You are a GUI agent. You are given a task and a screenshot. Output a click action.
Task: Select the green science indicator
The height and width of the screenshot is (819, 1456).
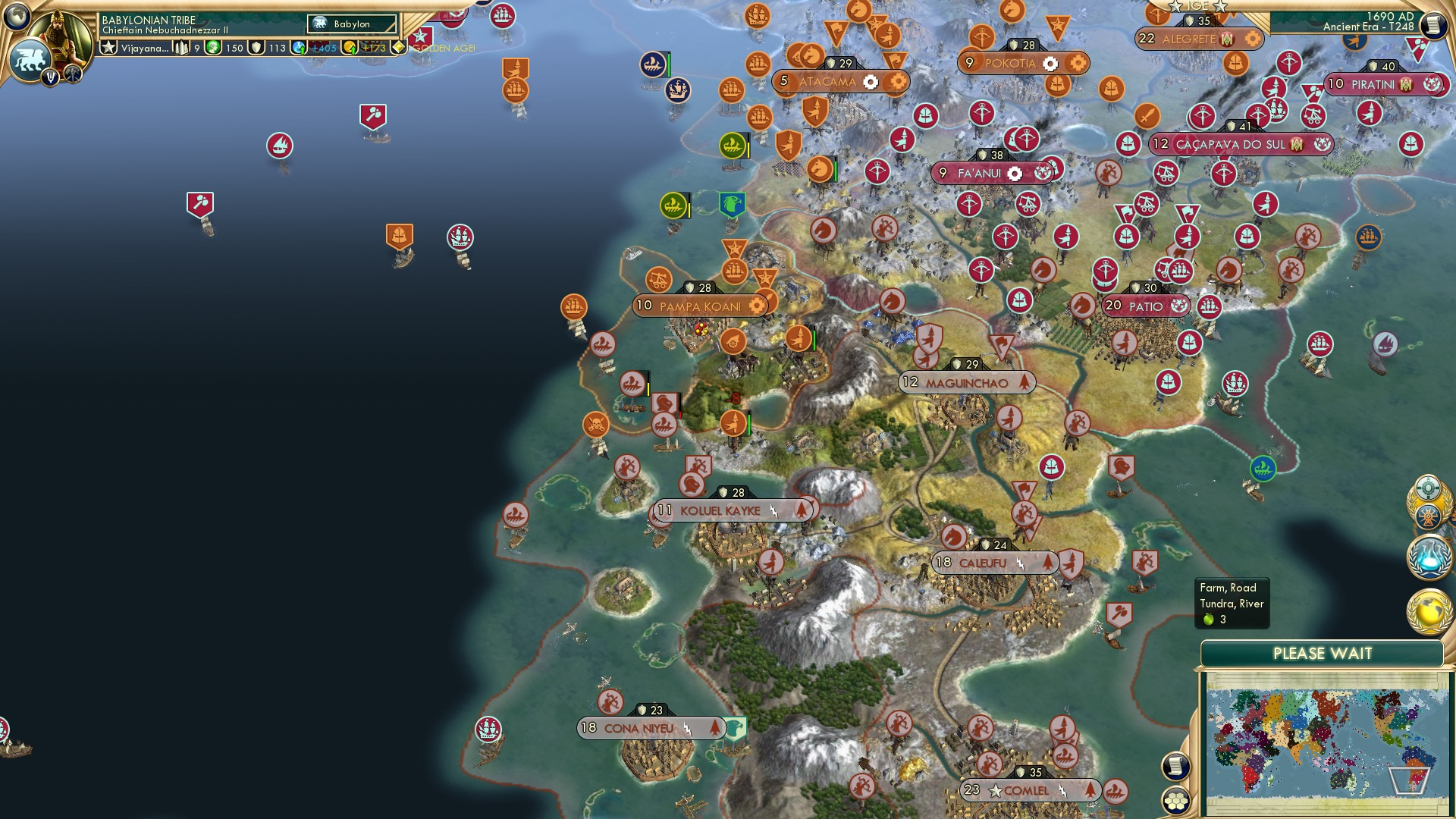pos(298,48)
